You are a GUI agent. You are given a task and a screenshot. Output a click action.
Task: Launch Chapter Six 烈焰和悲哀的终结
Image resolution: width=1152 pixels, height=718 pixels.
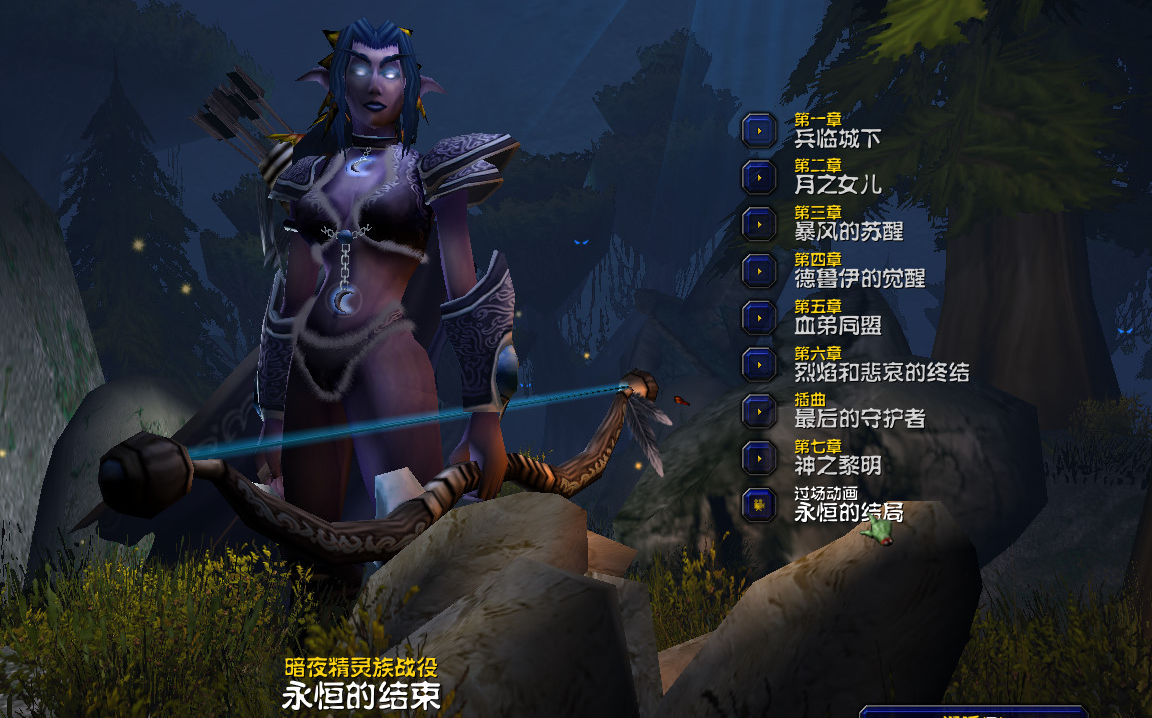(x=759, y=364)
